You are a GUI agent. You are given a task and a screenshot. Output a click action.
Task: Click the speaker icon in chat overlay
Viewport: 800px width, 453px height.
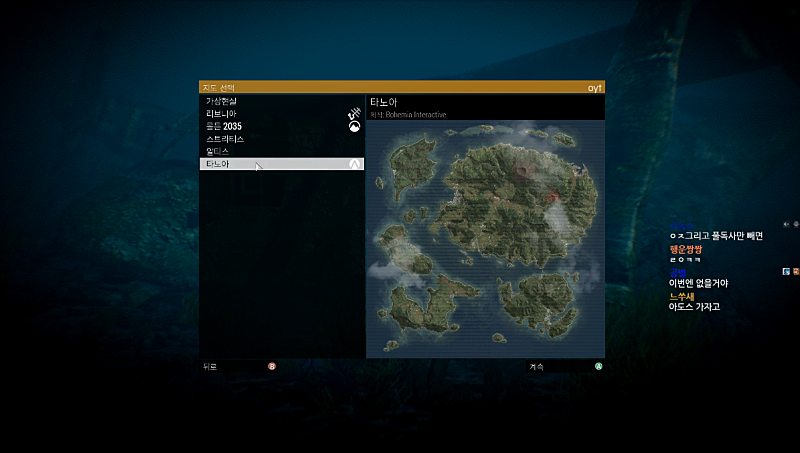click(x=786, y=224)
